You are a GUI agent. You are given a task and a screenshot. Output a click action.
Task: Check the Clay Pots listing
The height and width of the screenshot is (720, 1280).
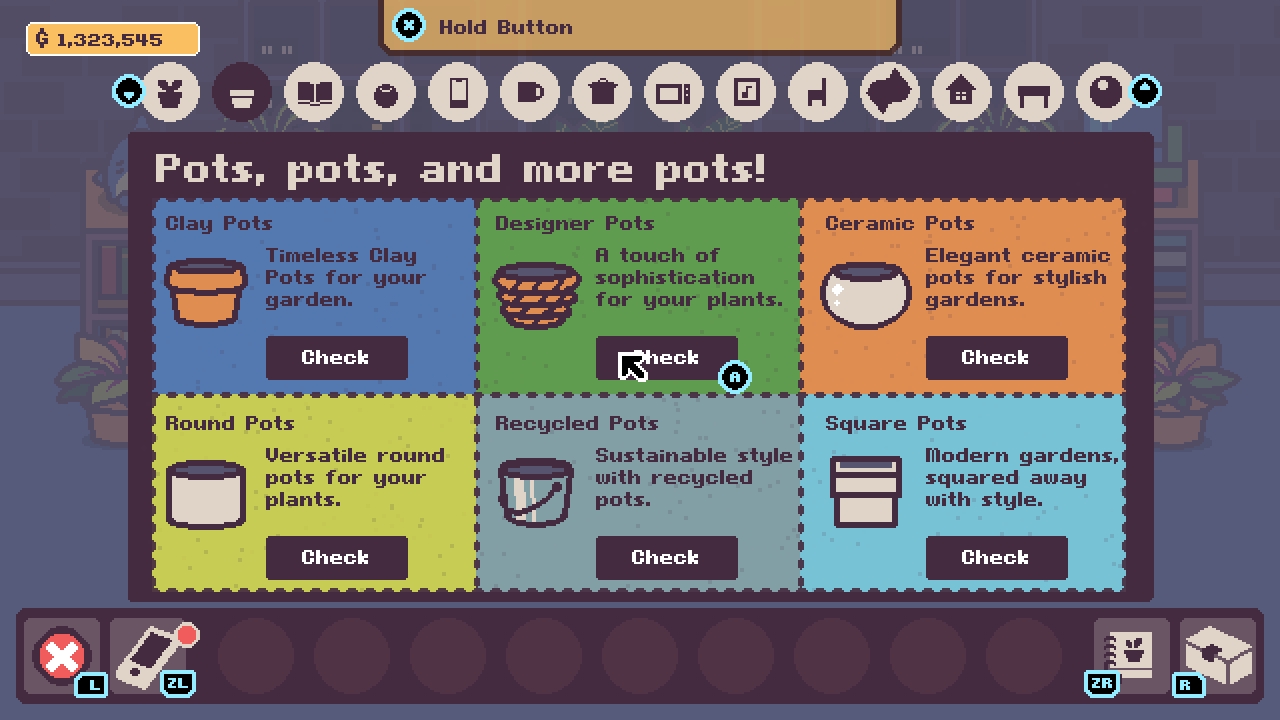click(x=336, y=357)
